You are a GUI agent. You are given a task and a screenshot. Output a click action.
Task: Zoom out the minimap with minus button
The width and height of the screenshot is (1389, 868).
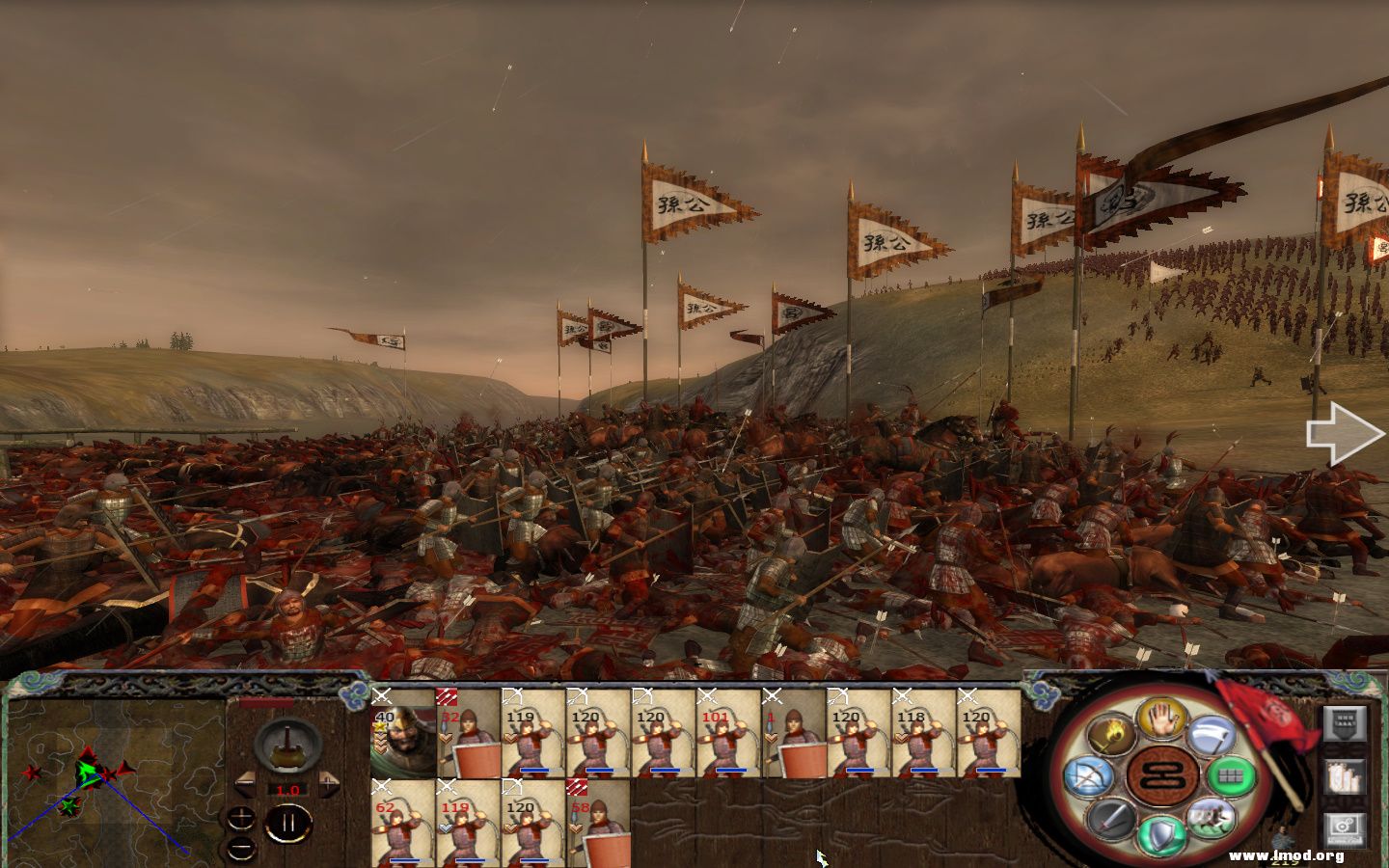[243, 847]
